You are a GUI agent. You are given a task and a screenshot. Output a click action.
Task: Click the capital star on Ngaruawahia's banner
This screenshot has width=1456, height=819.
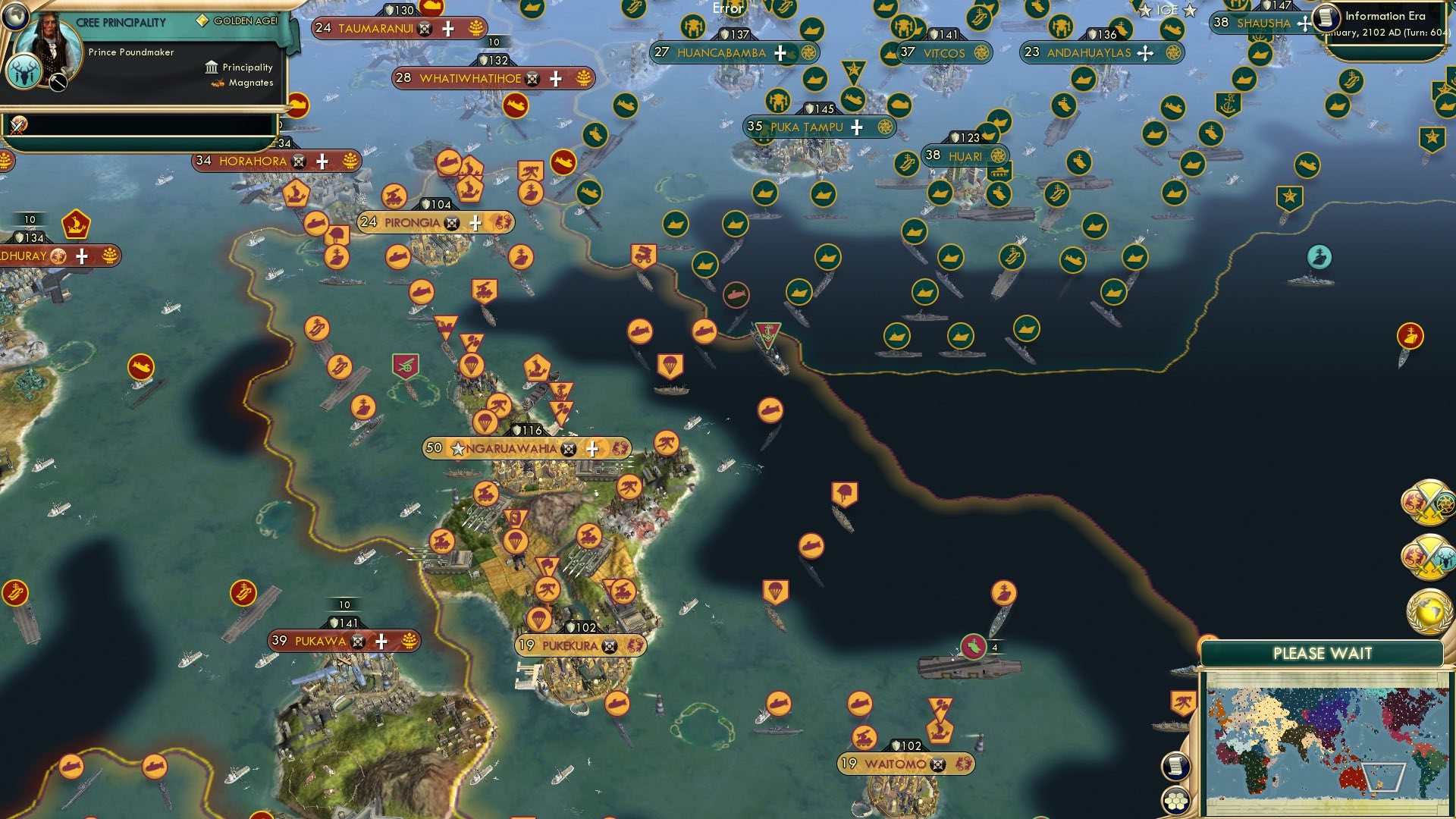pos(457,448)
